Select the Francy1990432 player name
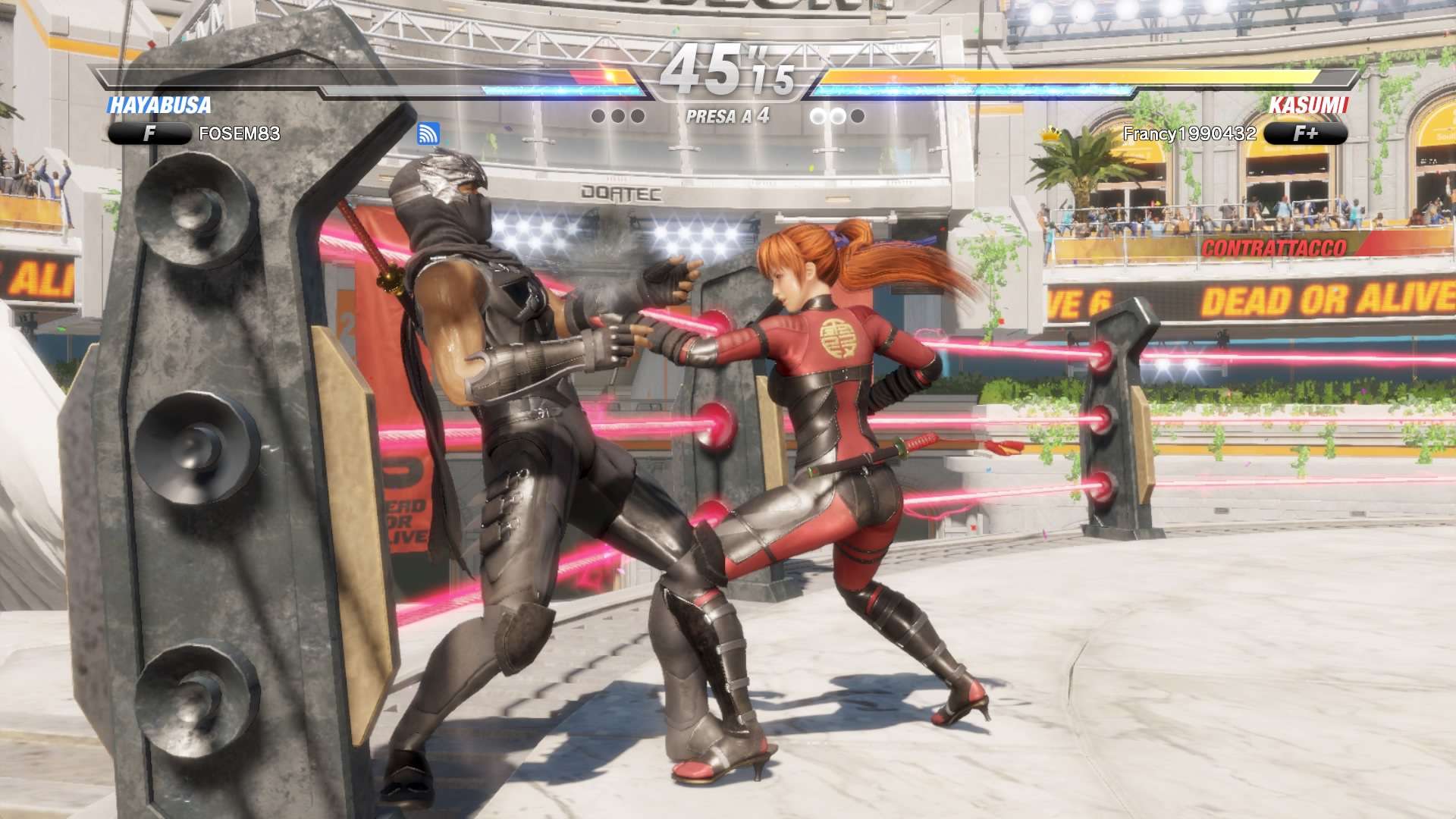This screenshot has width=1456, height=819. point(1189,134)
